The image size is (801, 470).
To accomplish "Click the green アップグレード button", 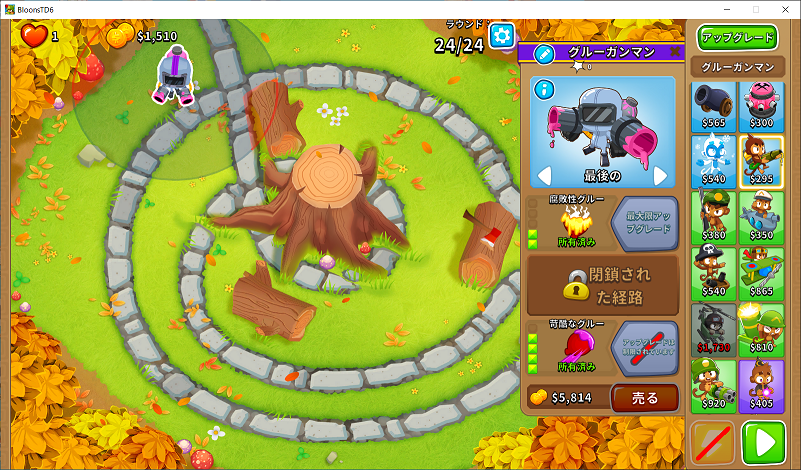I will click(738, 38).
